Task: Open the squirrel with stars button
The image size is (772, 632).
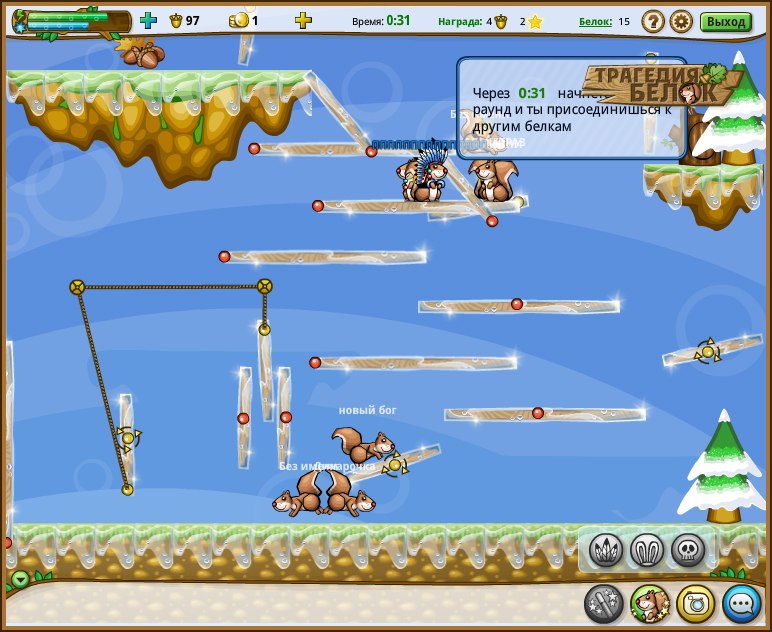Action: coord(650,603)
